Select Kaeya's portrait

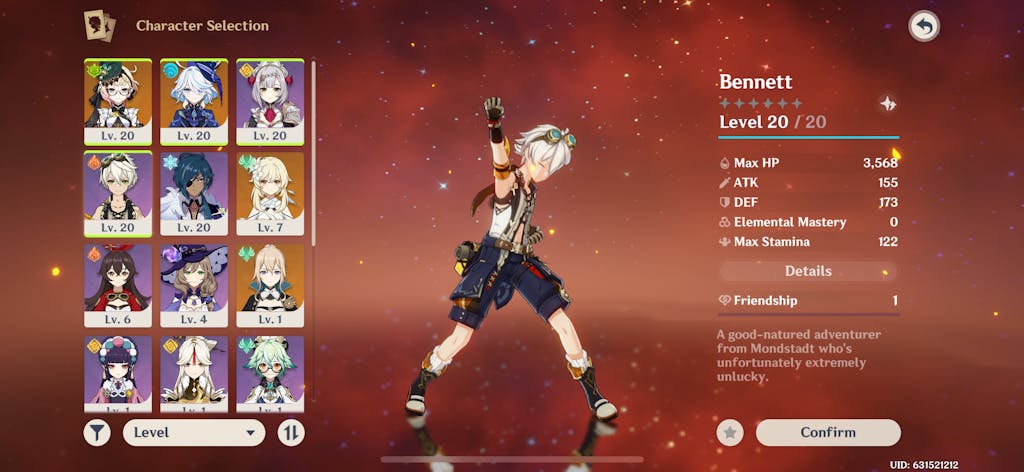194,193
